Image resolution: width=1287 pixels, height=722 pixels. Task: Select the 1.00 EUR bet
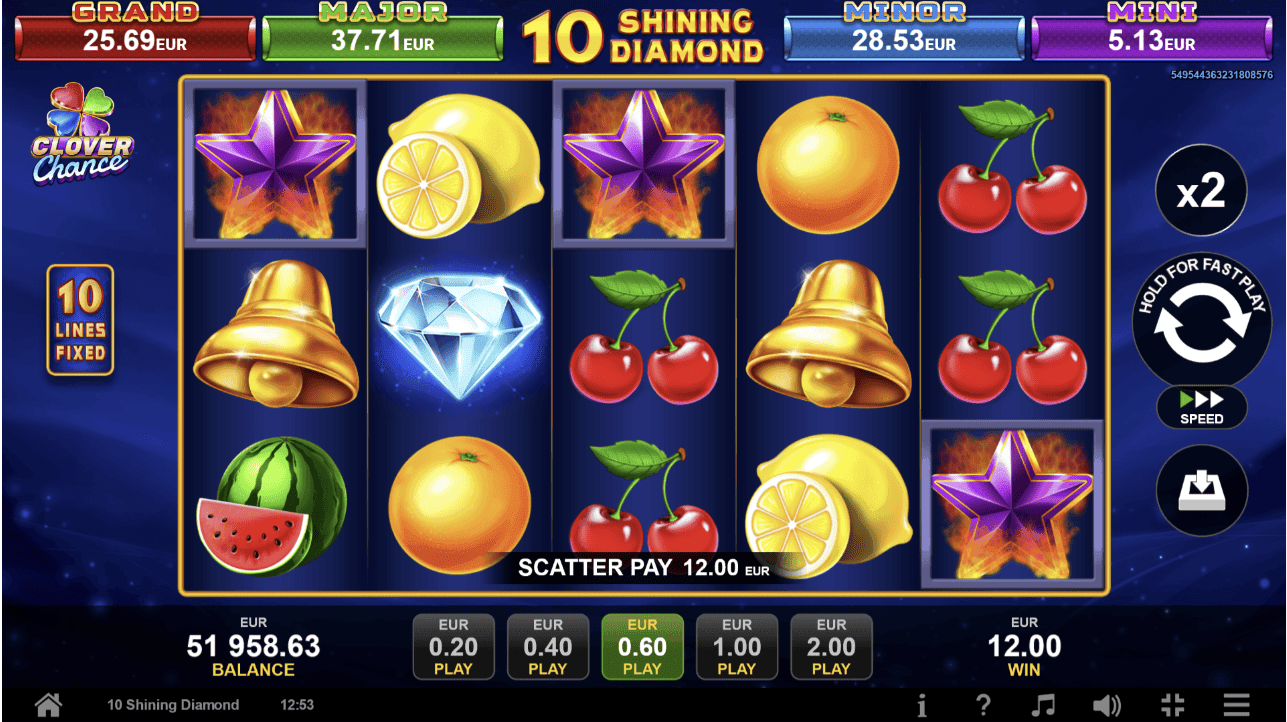point(737,646)
